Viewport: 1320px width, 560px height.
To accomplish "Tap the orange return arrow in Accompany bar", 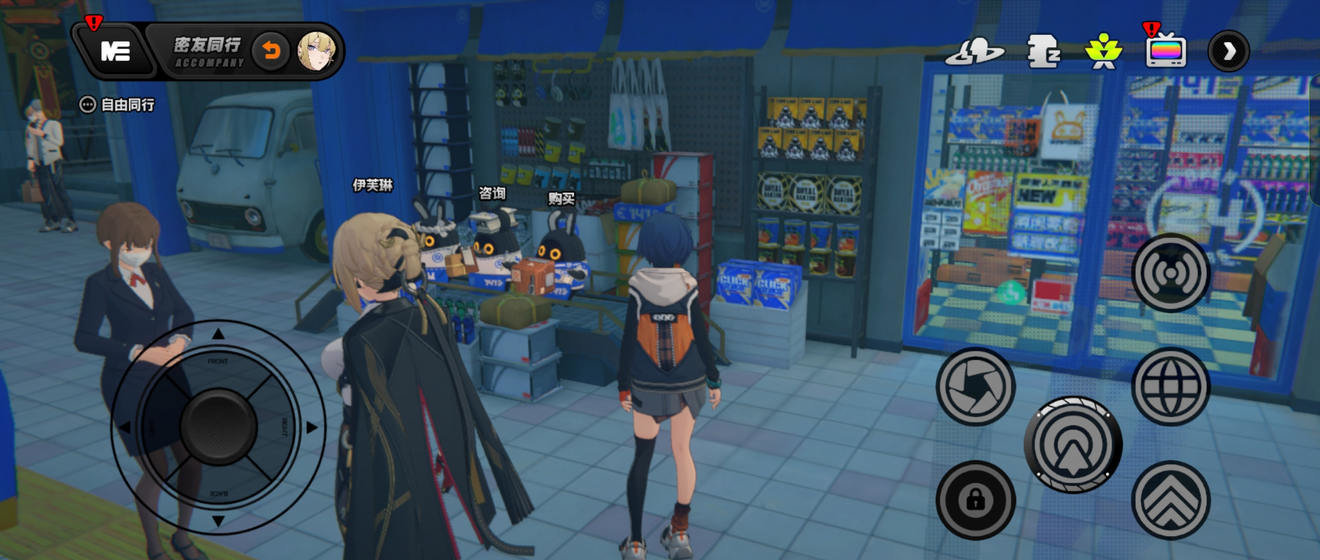I will [270, 51].
